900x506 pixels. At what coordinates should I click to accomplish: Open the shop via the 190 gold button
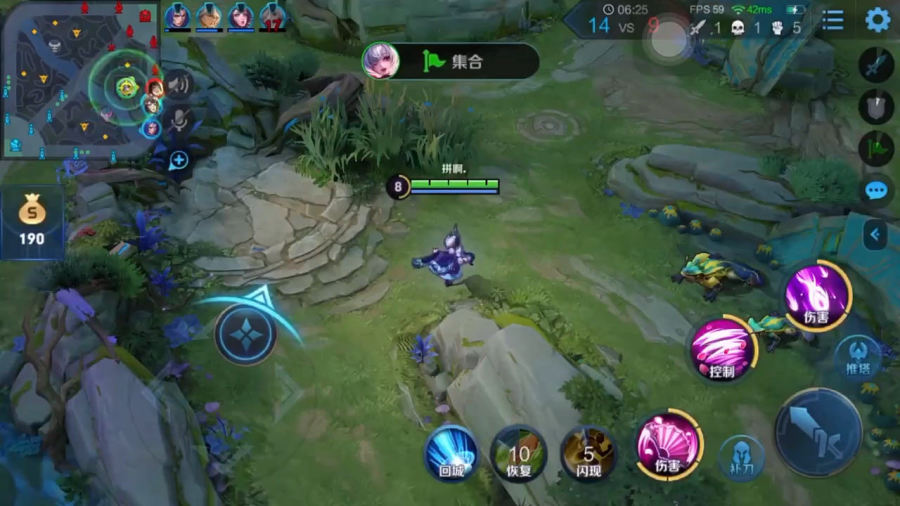tap(31, 223)
